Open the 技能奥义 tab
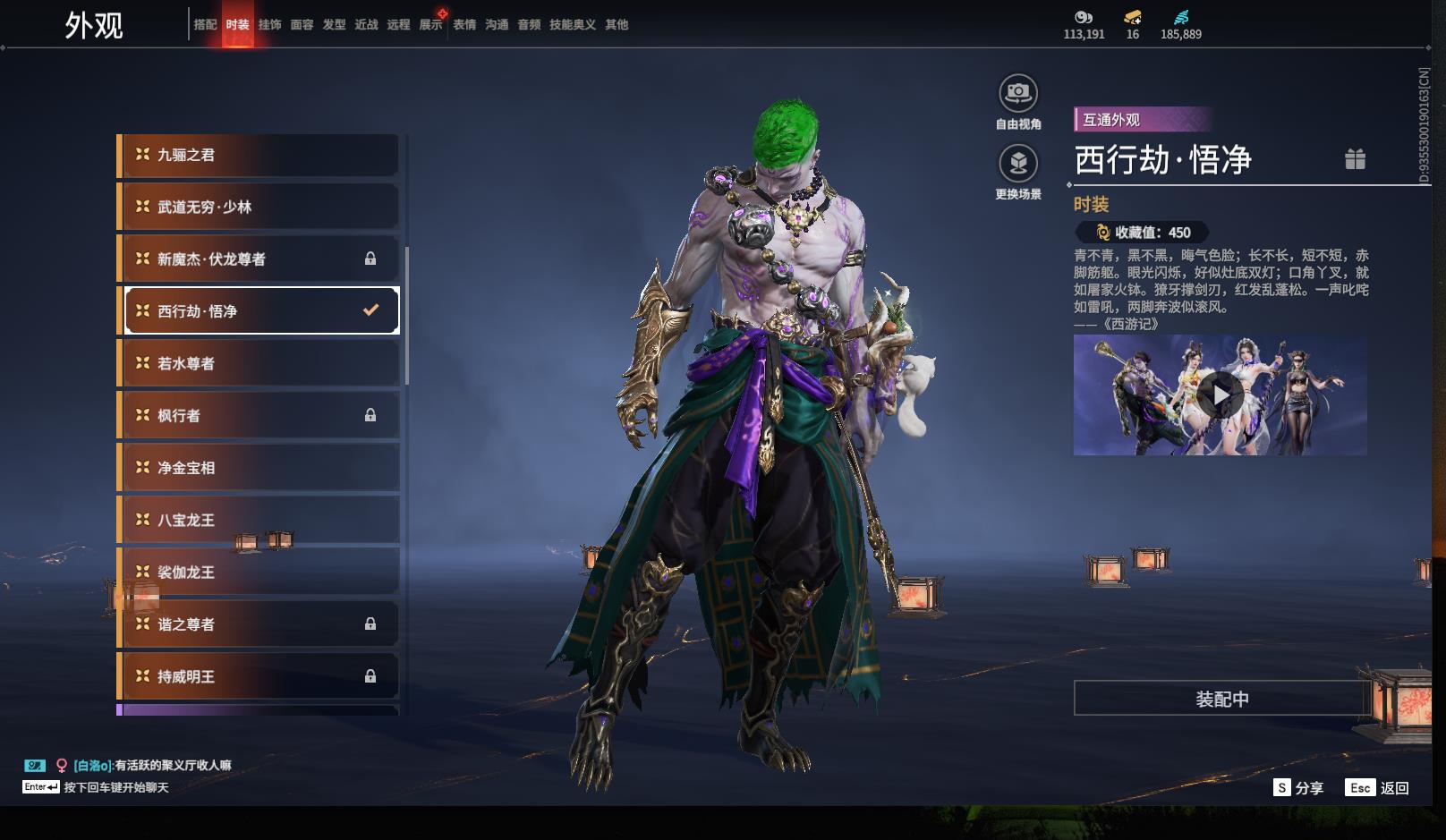The height and width of the screenshot is (840, 1446). click(572, 25)
